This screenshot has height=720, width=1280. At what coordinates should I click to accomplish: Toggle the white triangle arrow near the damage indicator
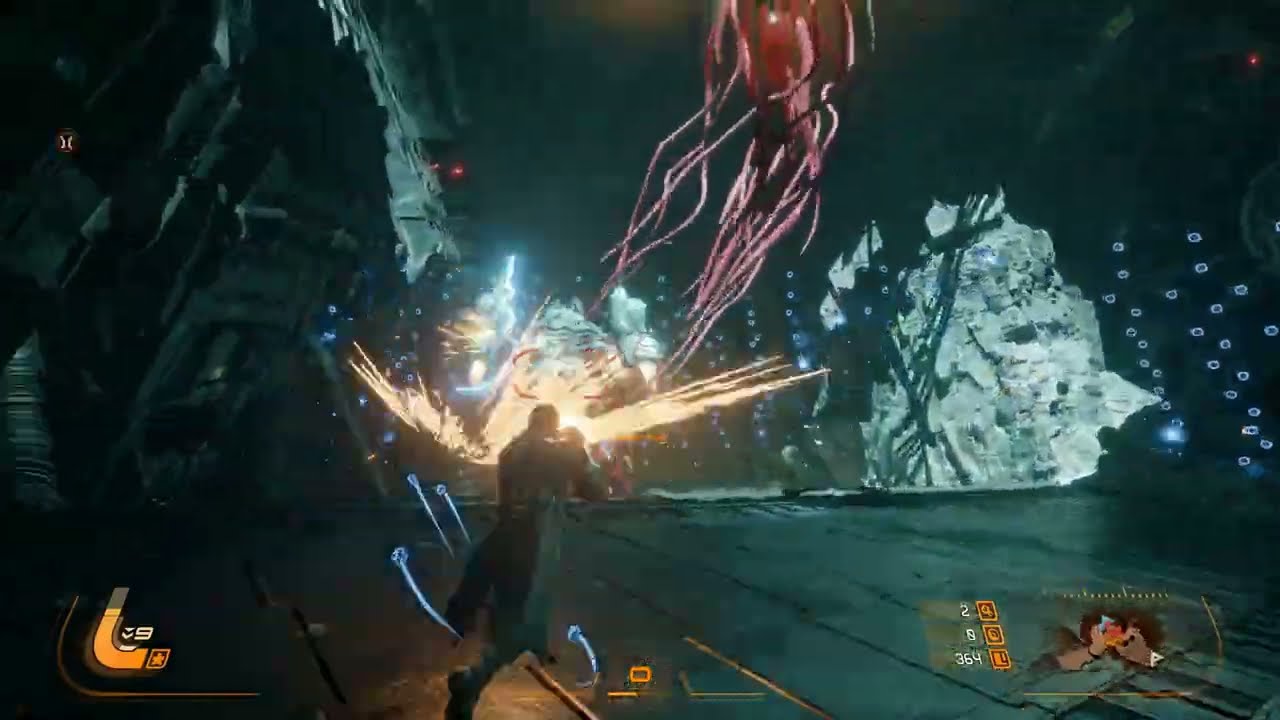1155,658
